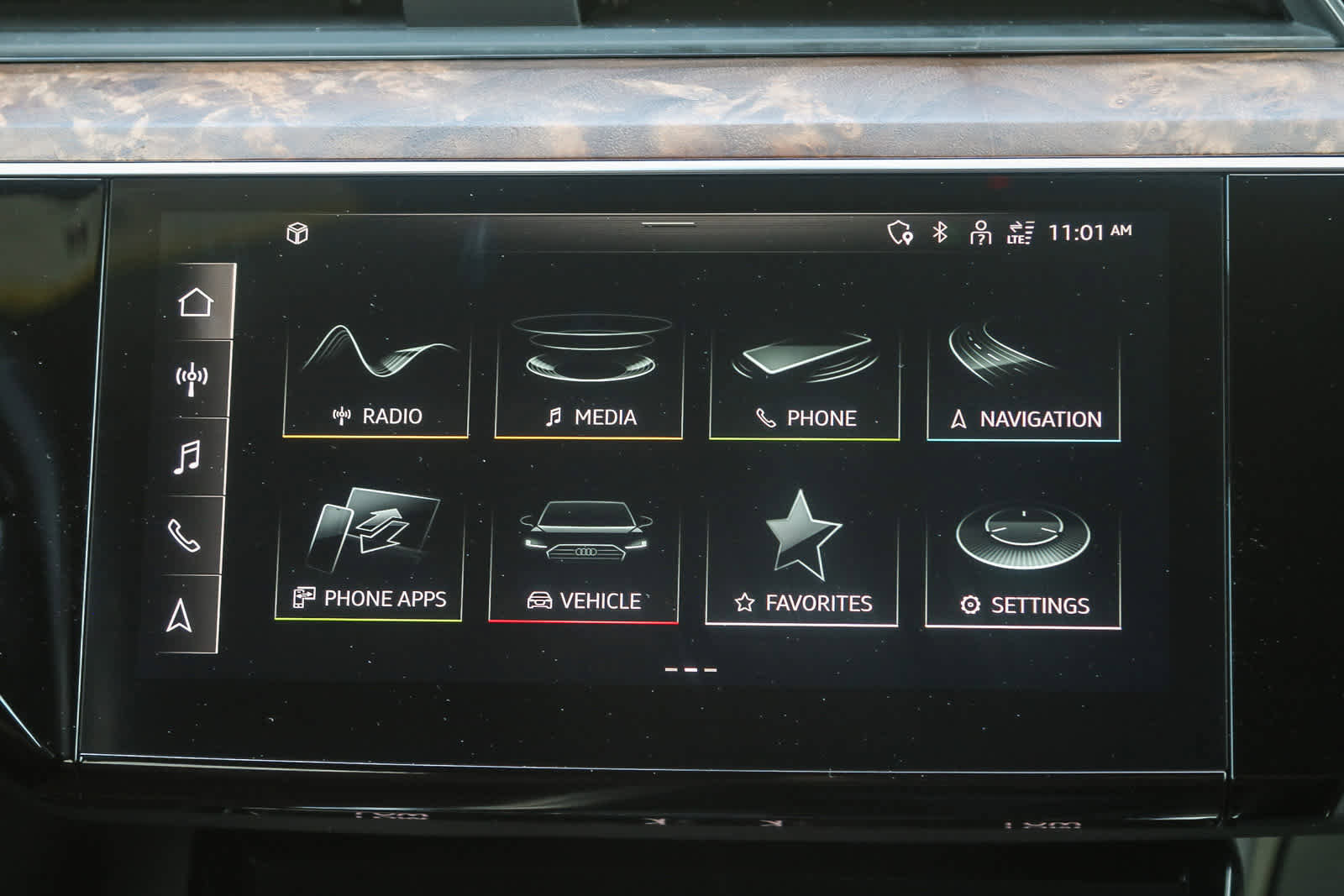
Task: Open SETTINGS with the gear label
Action: click(1021, 554)
